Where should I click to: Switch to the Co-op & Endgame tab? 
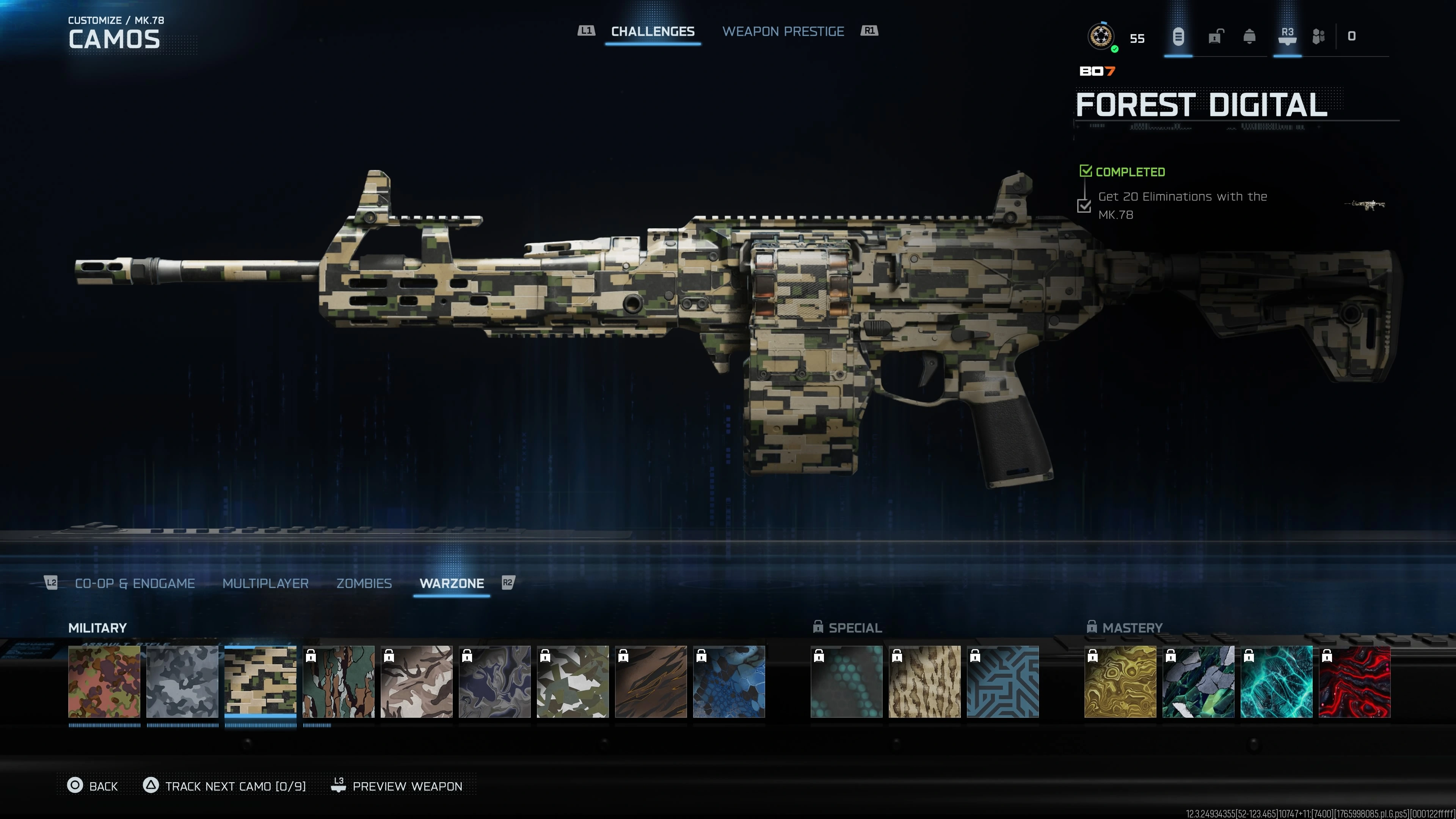click(135, 583)
